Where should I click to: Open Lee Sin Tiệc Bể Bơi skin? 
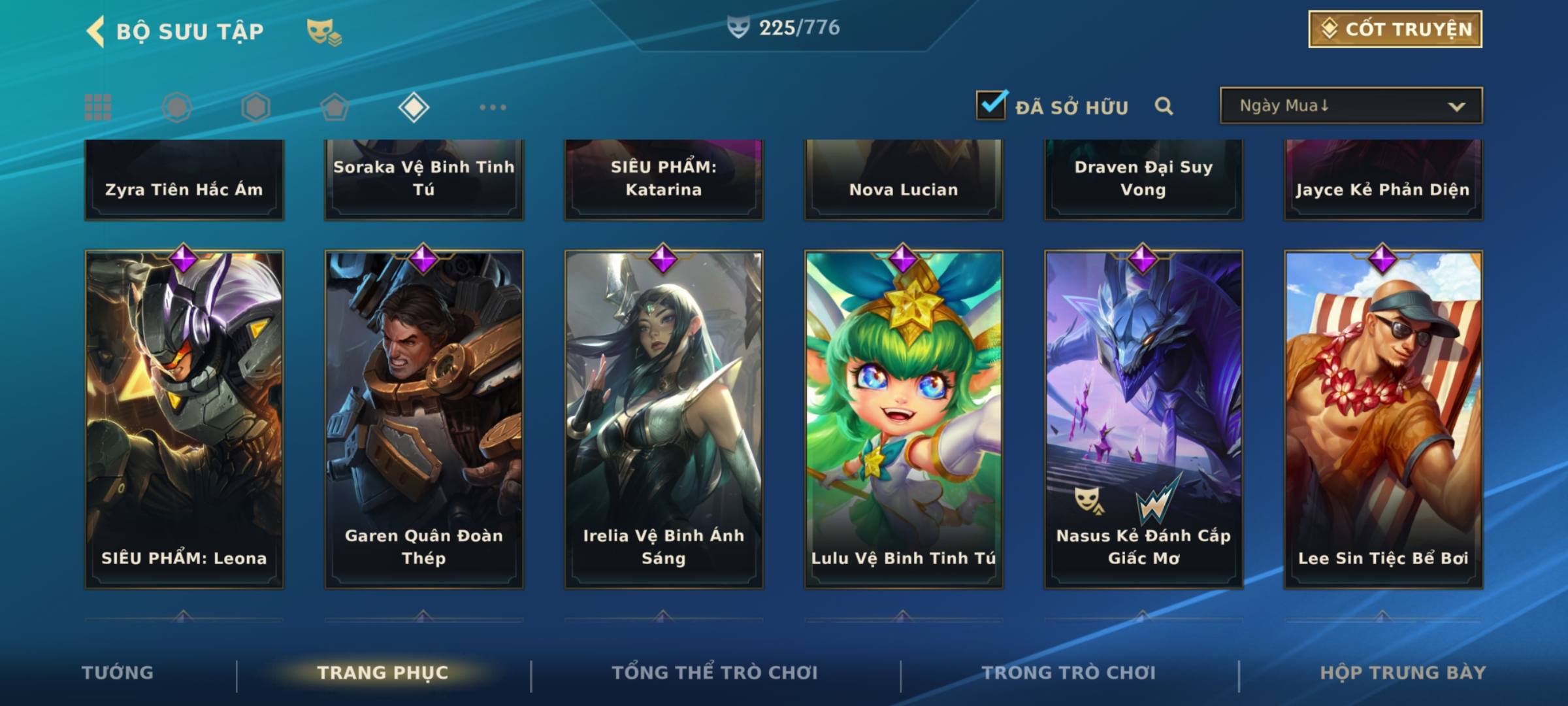(x=1383, y=418)
